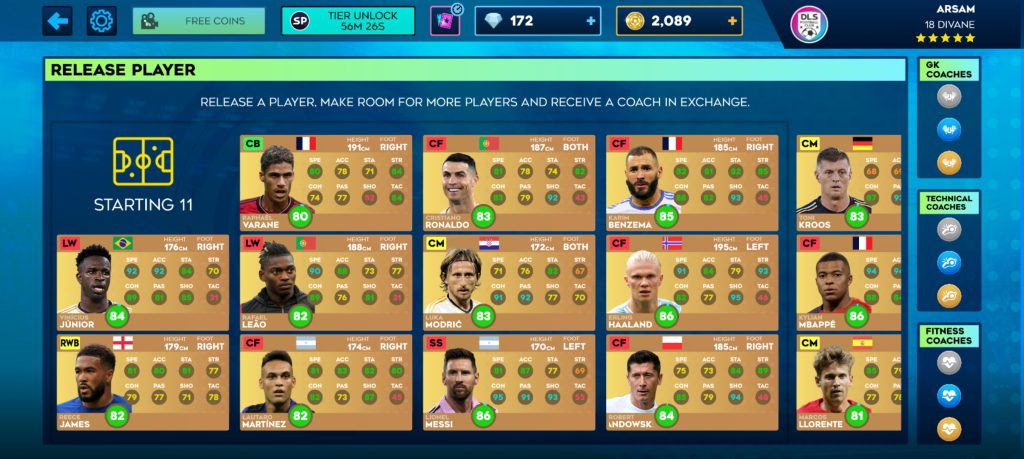Open the pink player cards icon

click(x=444, y=21)
